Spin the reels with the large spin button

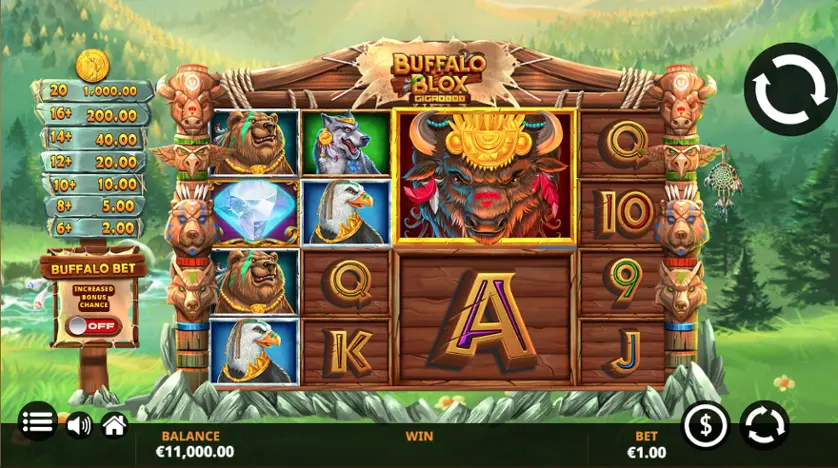click(788, 89)
